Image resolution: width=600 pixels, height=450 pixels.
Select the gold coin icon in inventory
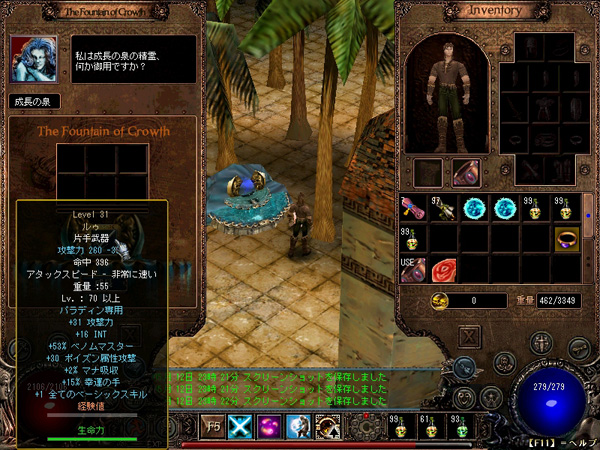pyautogui.click(x=439, y=300)
